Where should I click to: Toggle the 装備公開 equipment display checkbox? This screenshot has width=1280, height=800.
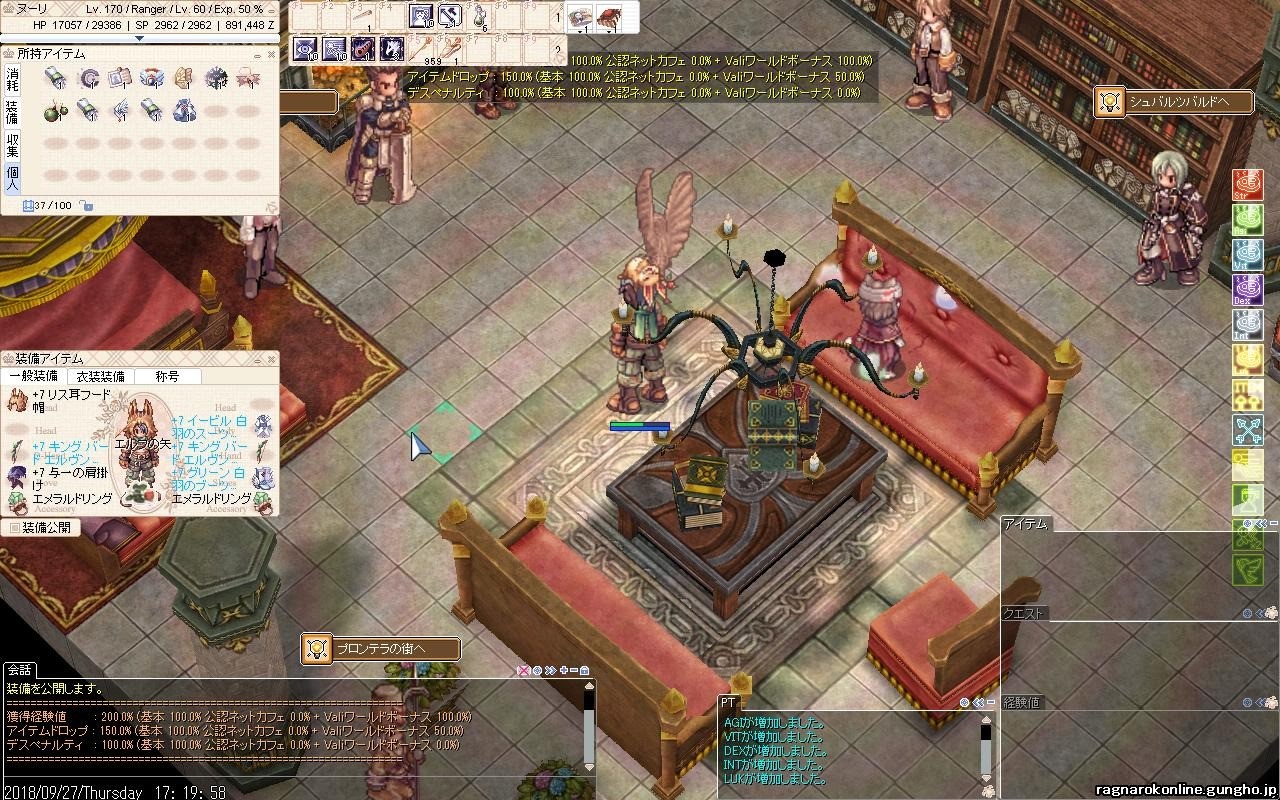pyautogui.click(x=15, y=527)
